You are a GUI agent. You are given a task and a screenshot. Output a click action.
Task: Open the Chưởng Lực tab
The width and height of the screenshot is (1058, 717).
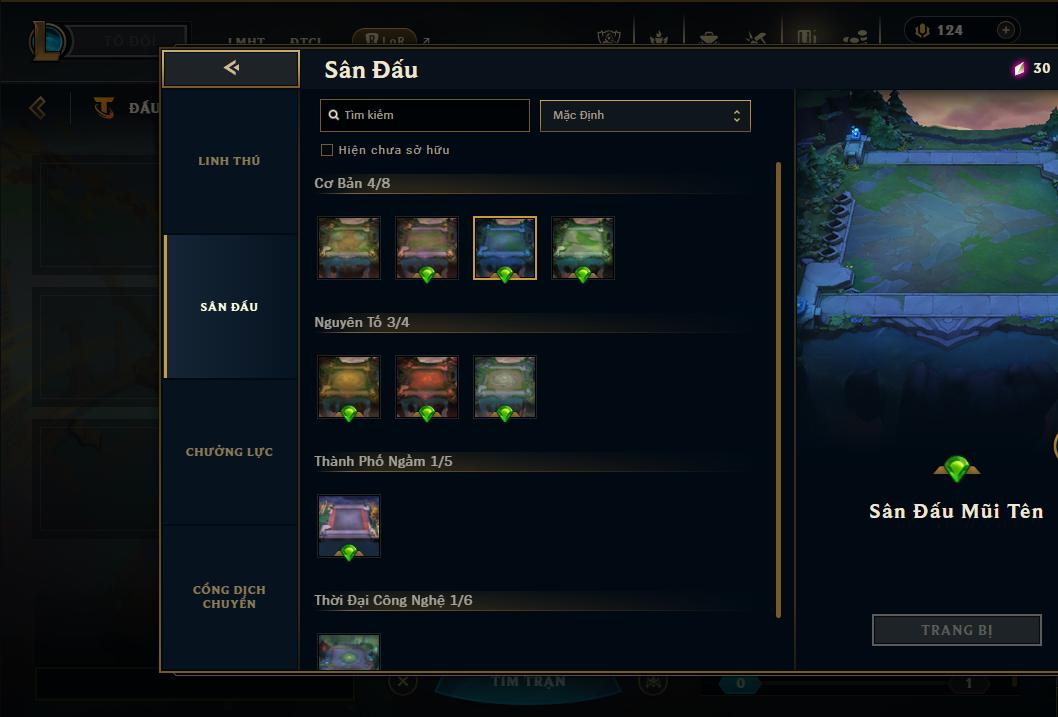click(229, 452)
